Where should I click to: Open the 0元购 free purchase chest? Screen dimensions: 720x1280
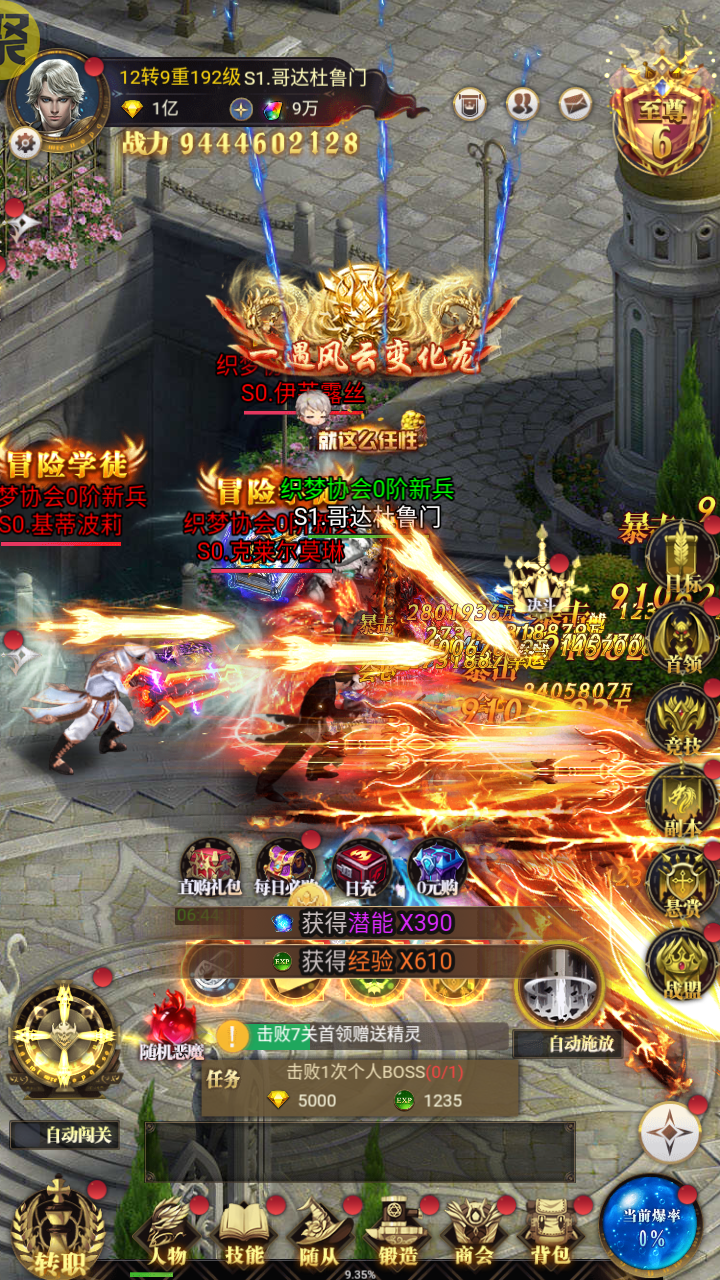437,866
